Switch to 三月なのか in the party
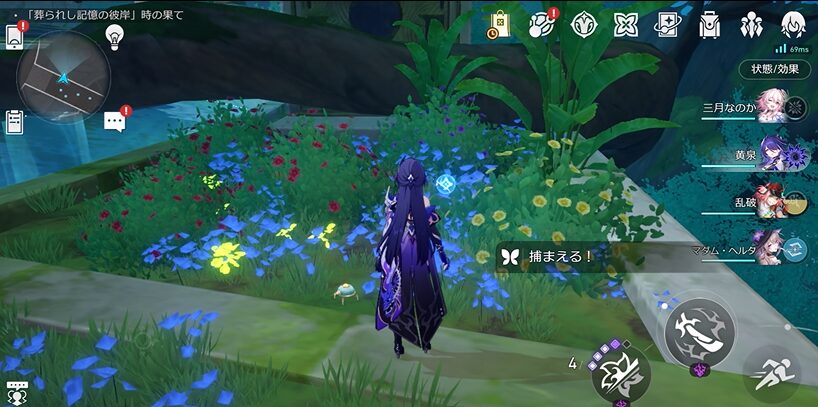This screenshot has width=818, height=407. click(x=770, y=105)
